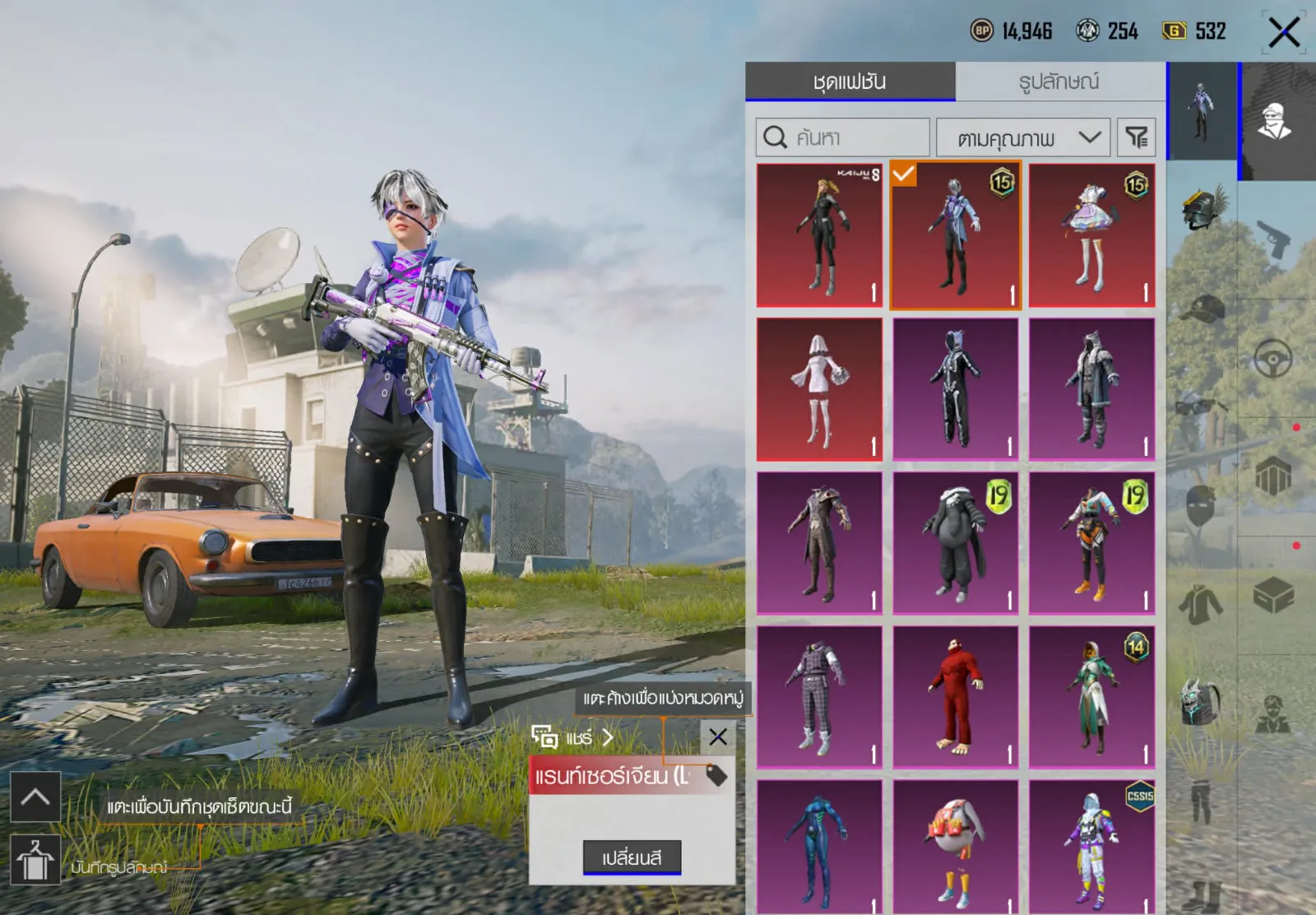The image size is (1316, 915).
Task: Select the Kaiju No. 8 black suit outfit
Action: (x=819, y=235)
